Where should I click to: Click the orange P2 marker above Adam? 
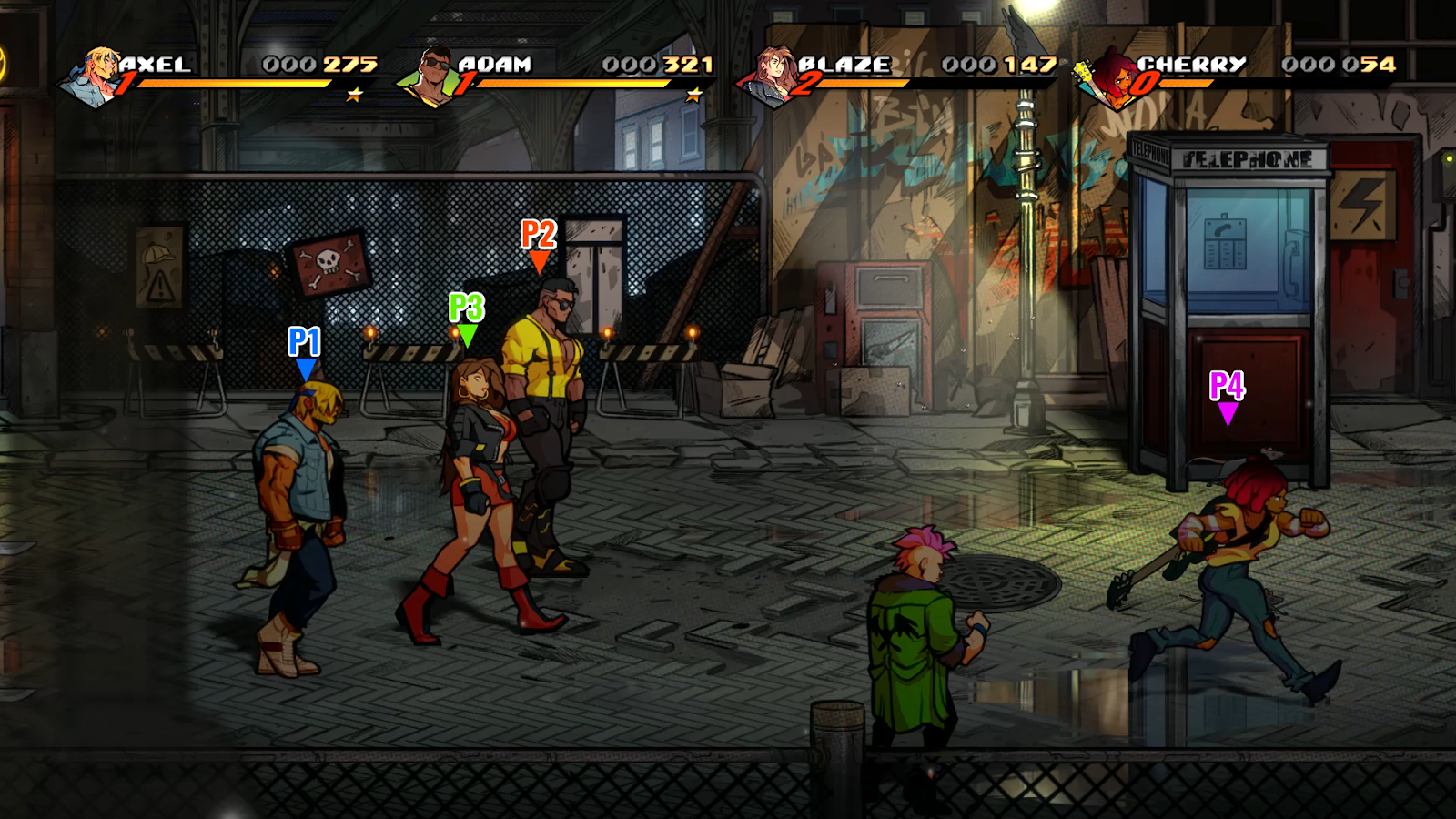point(538,247)
